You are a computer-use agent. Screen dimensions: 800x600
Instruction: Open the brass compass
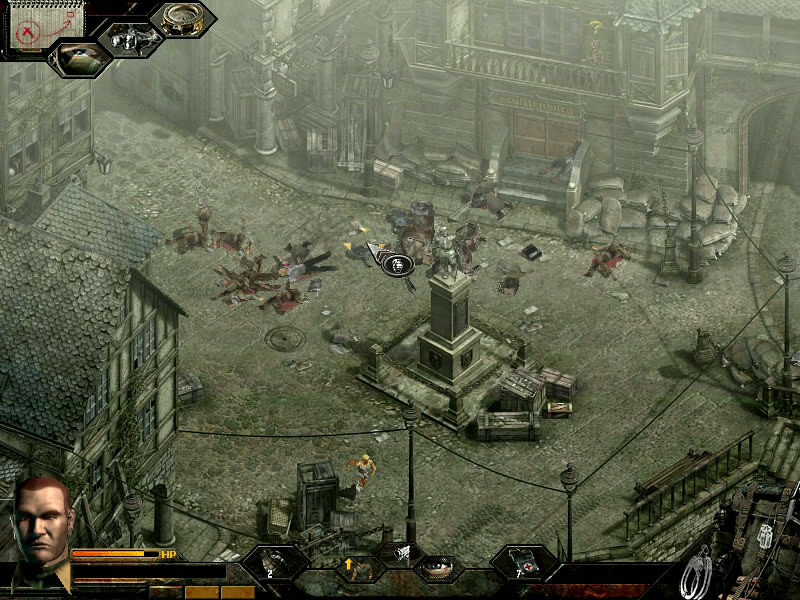(183, 19)
